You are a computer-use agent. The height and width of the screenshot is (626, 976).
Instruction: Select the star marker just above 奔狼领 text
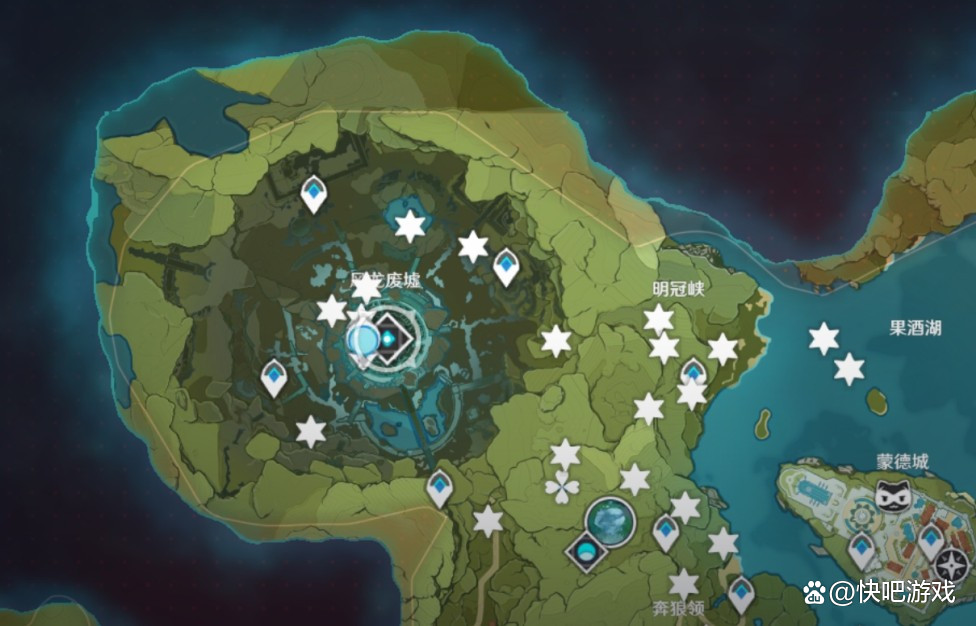click(x=684, y=584)
